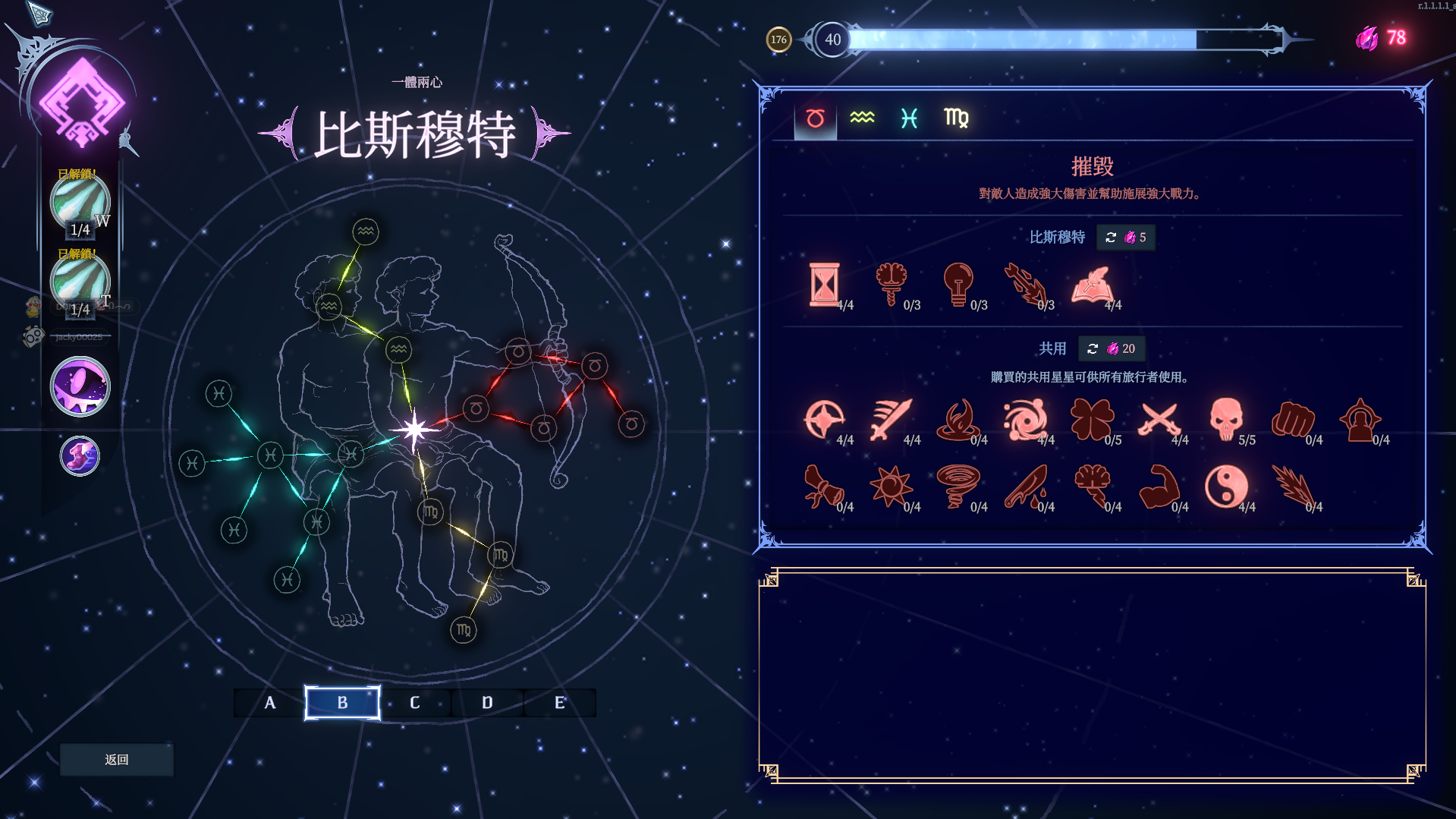1456x819 pixels.
Task: Click the yin-yang shared star
Action: point(1226,487)
